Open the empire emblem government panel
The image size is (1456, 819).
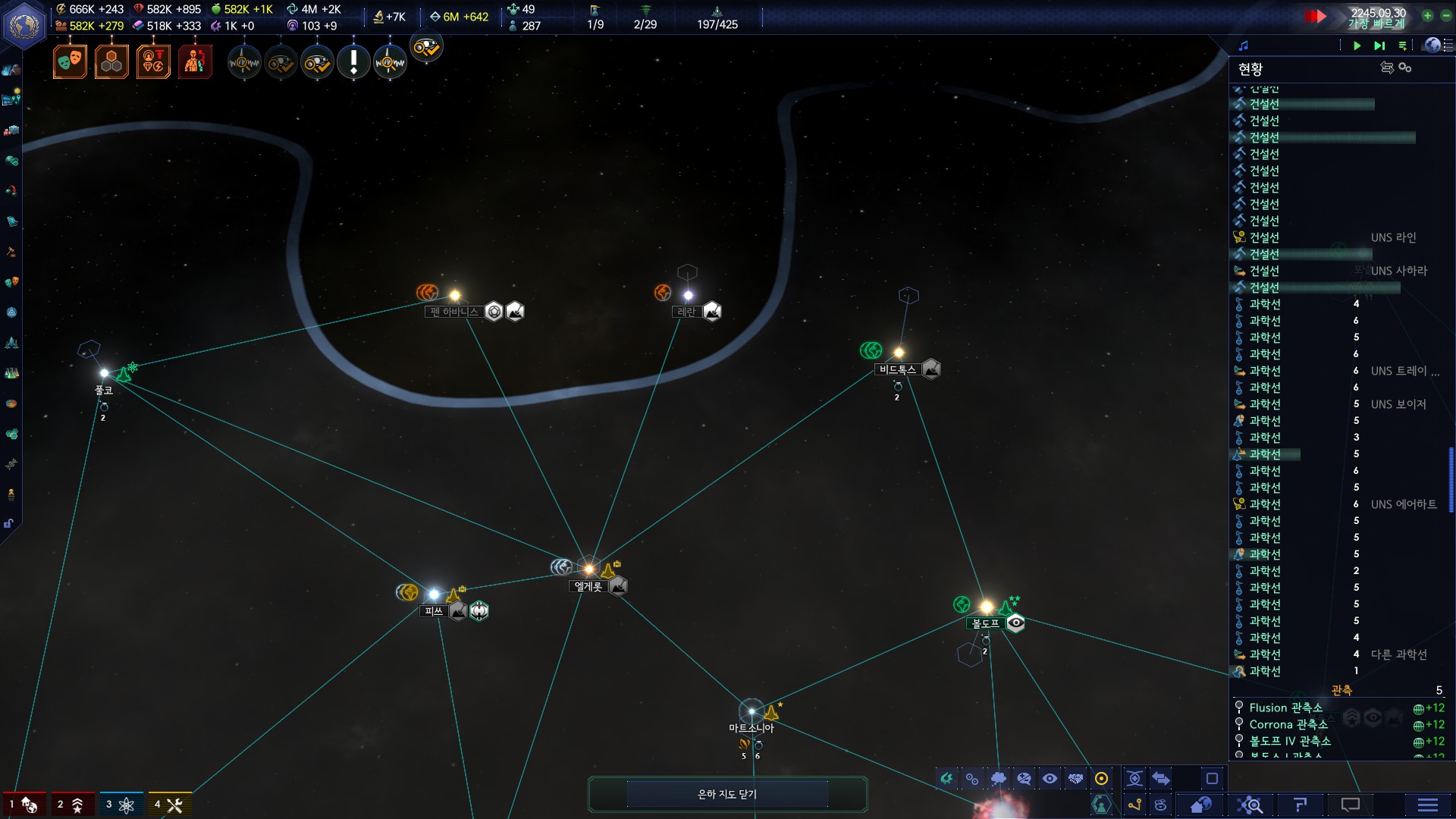coord(25,25)
